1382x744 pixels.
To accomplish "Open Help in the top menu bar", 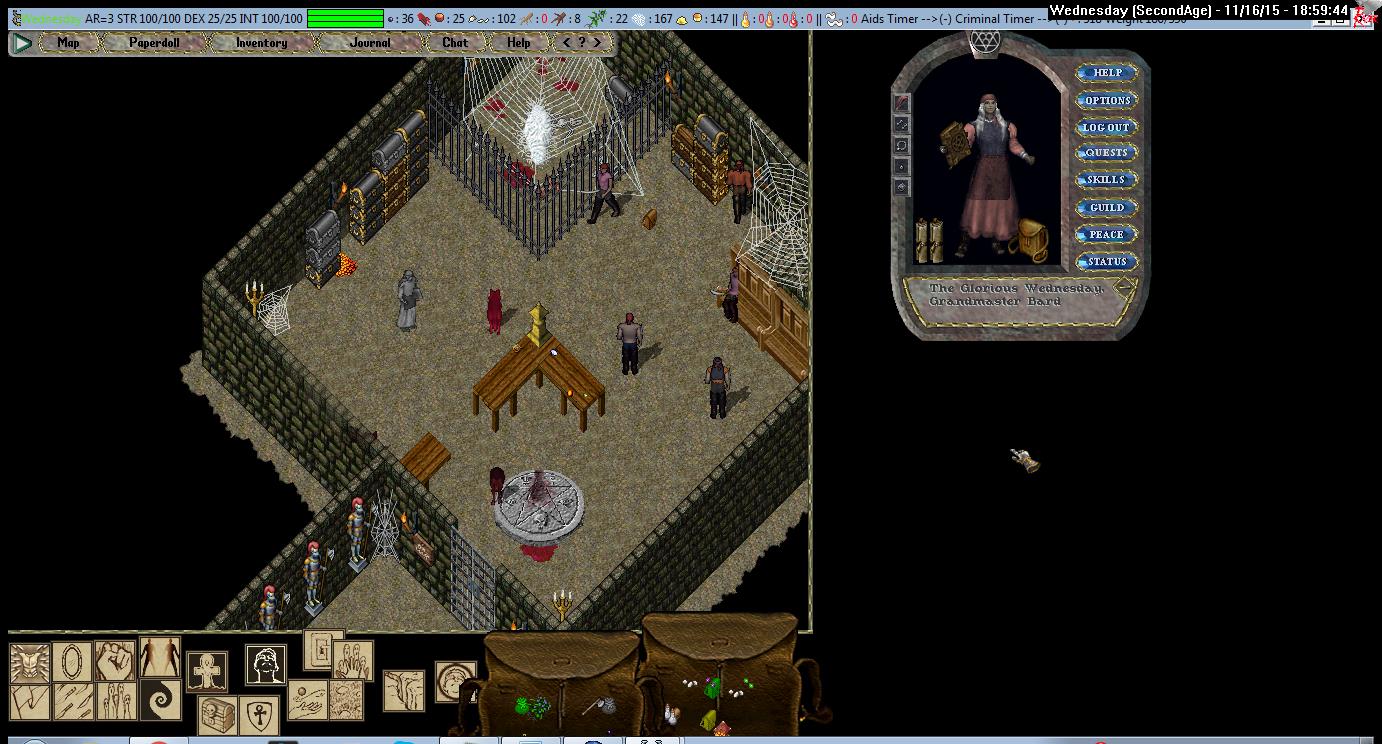I will tap(518, 43).
